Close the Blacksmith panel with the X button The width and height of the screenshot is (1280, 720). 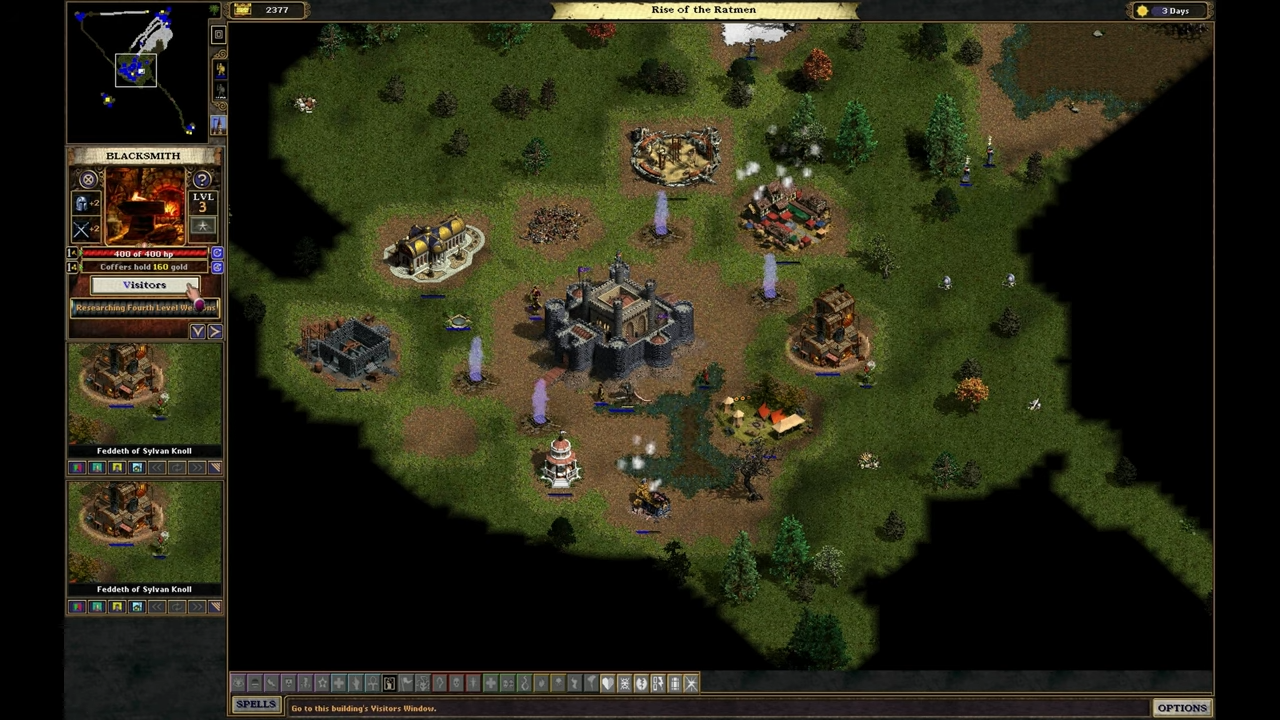click(88, 180)
